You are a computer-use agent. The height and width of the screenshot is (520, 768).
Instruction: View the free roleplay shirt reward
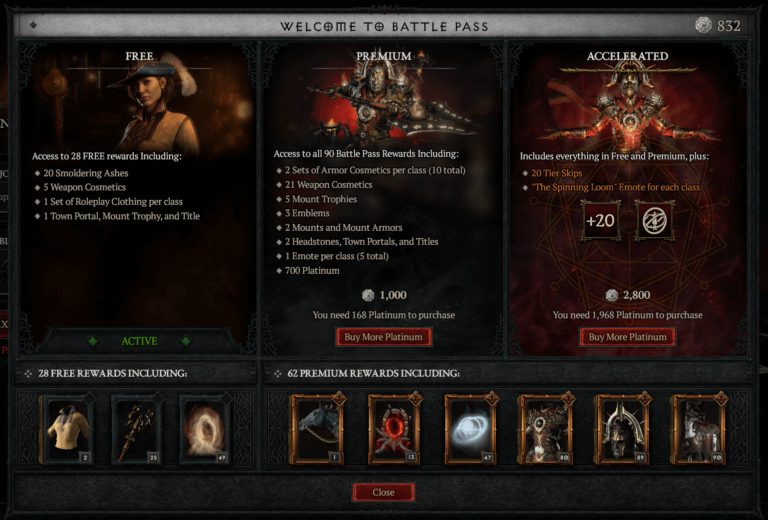pyautogui.click(x=66, y=429)
